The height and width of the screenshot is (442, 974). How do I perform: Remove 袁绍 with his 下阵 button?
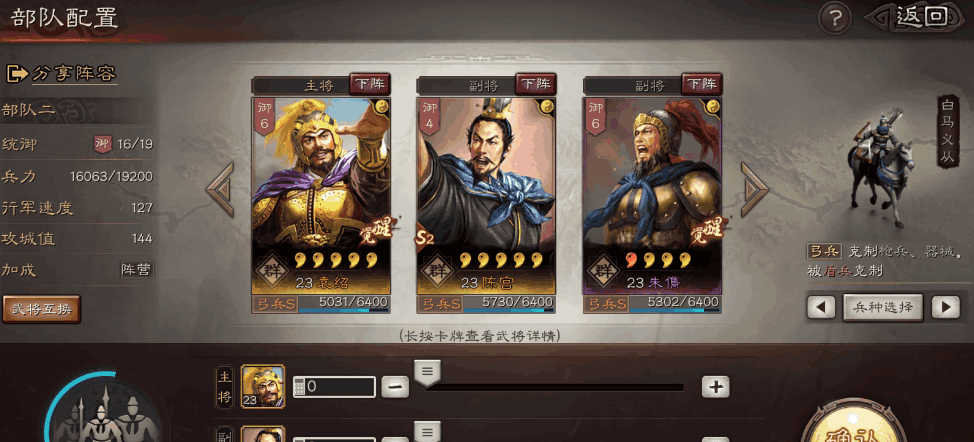[368, 83]
